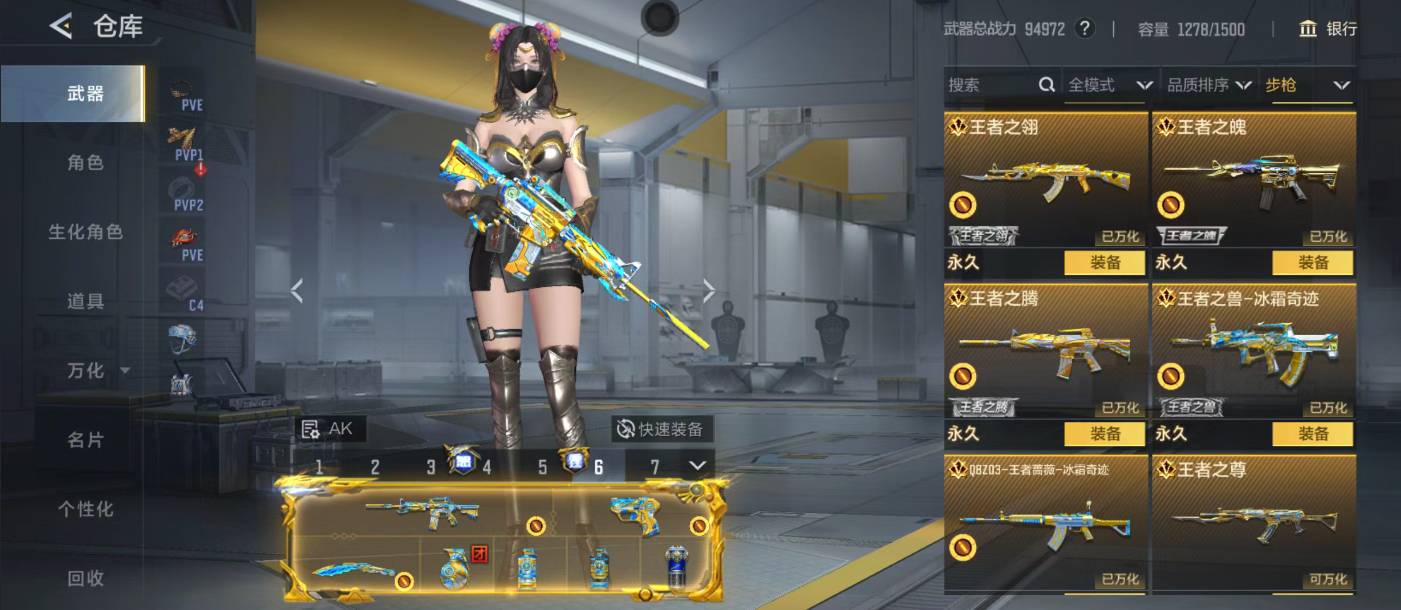Open 快速装备 quick equip

(661, 429)
